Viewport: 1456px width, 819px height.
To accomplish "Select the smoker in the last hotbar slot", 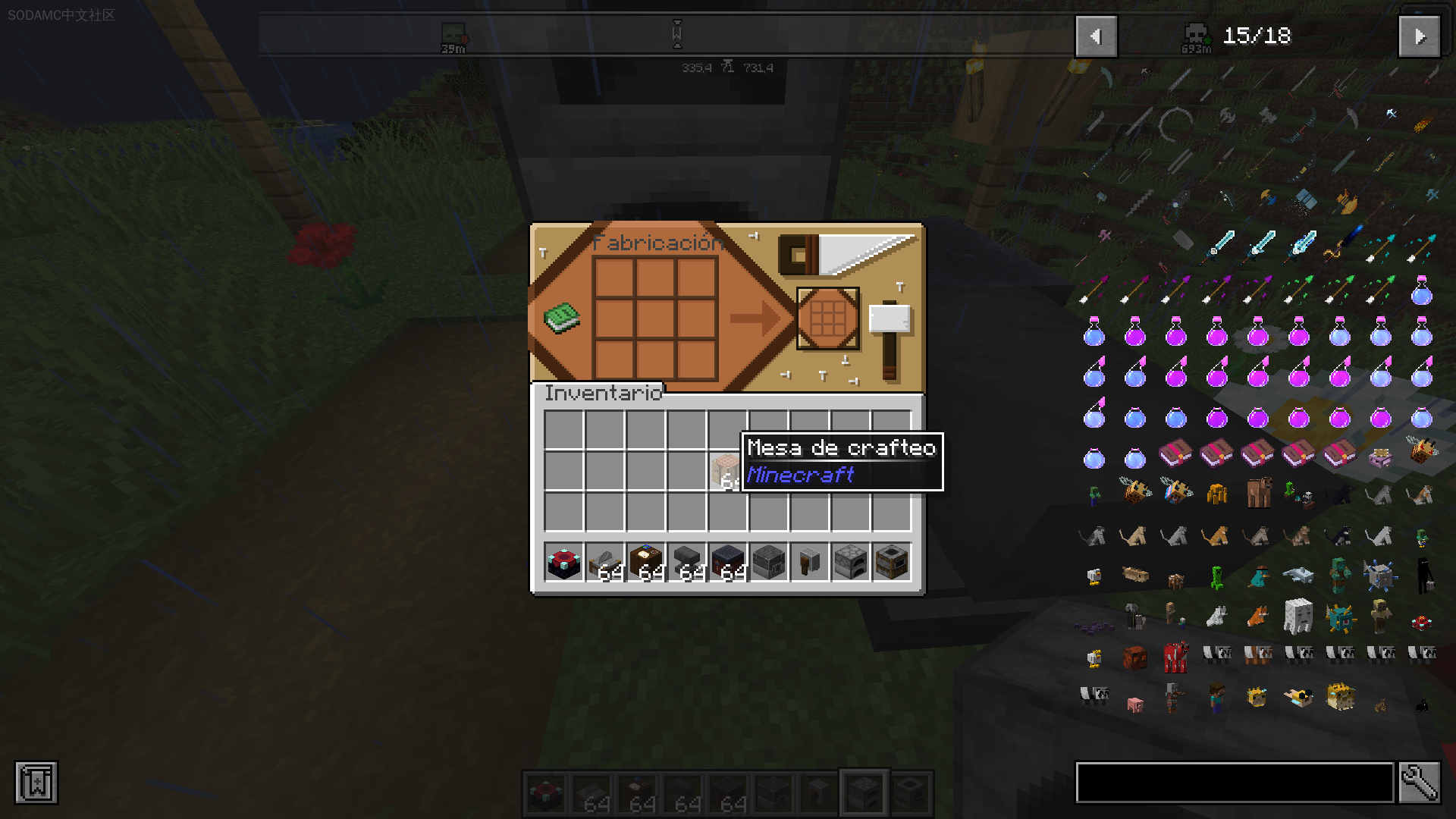I will pos(891,563).
